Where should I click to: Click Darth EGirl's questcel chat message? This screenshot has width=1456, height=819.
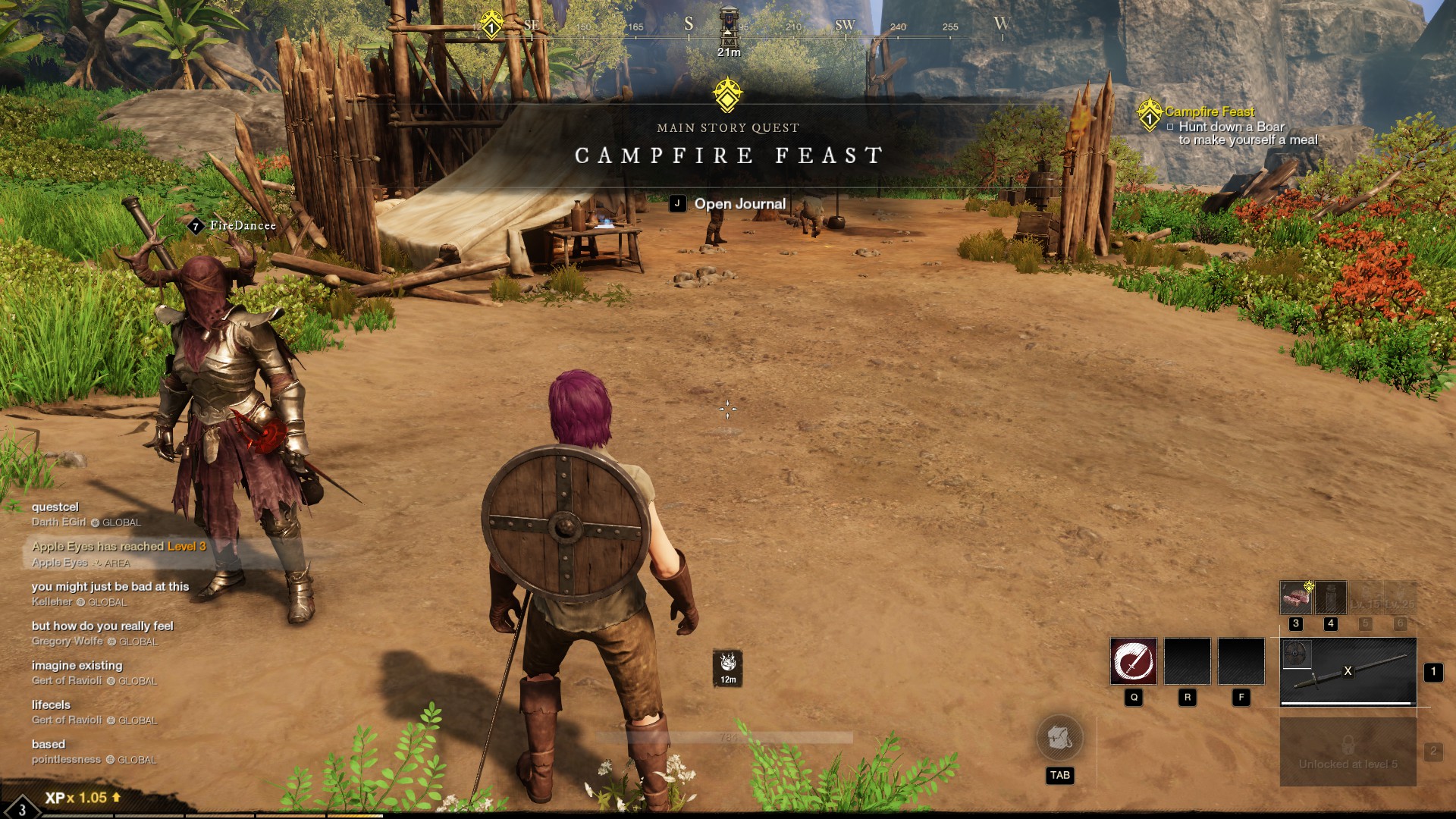55,507
